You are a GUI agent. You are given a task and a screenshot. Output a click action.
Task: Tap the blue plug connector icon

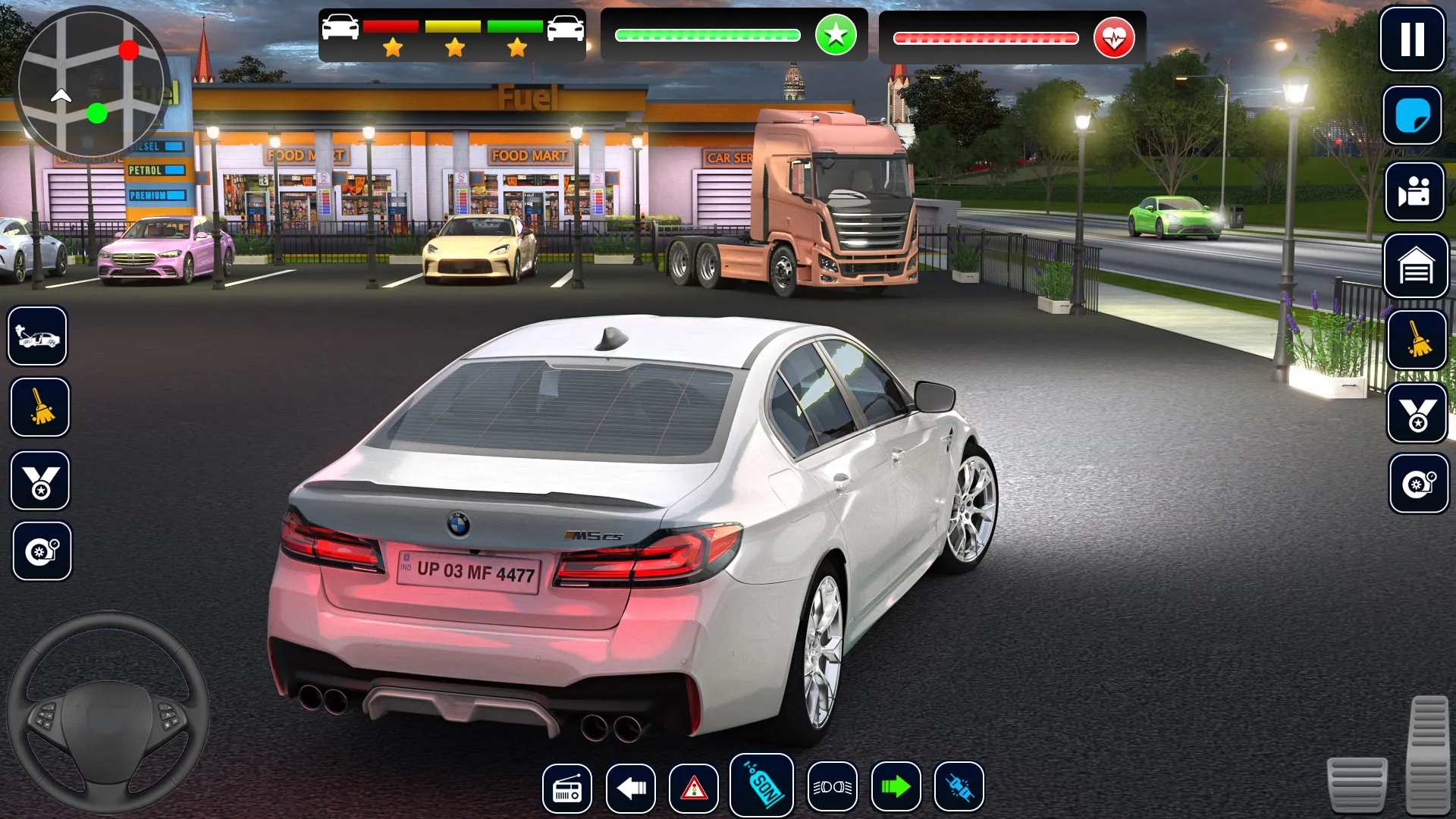(x=959, y=787)
